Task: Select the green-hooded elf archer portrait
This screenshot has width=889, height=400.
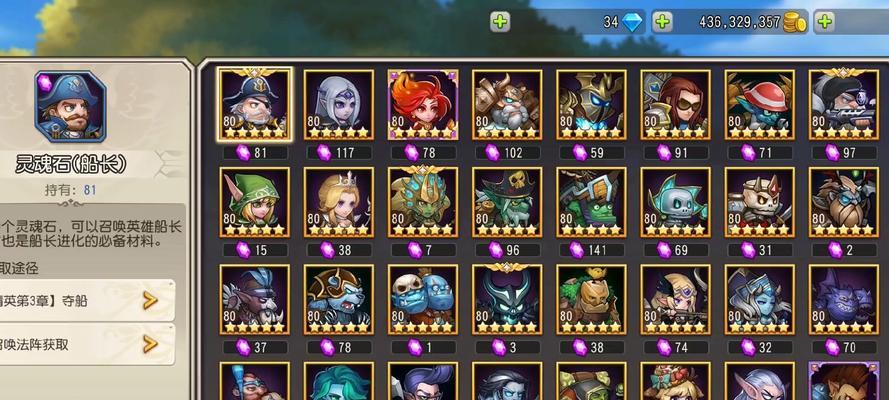Action: [x=254, y=202]
